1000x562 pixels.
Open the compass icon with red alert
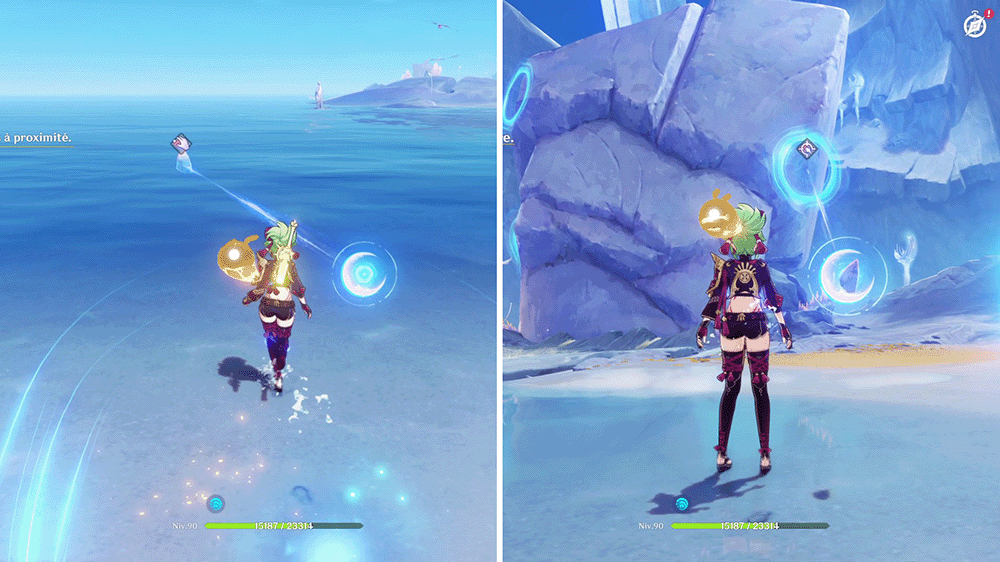click(x=976, y=24)
